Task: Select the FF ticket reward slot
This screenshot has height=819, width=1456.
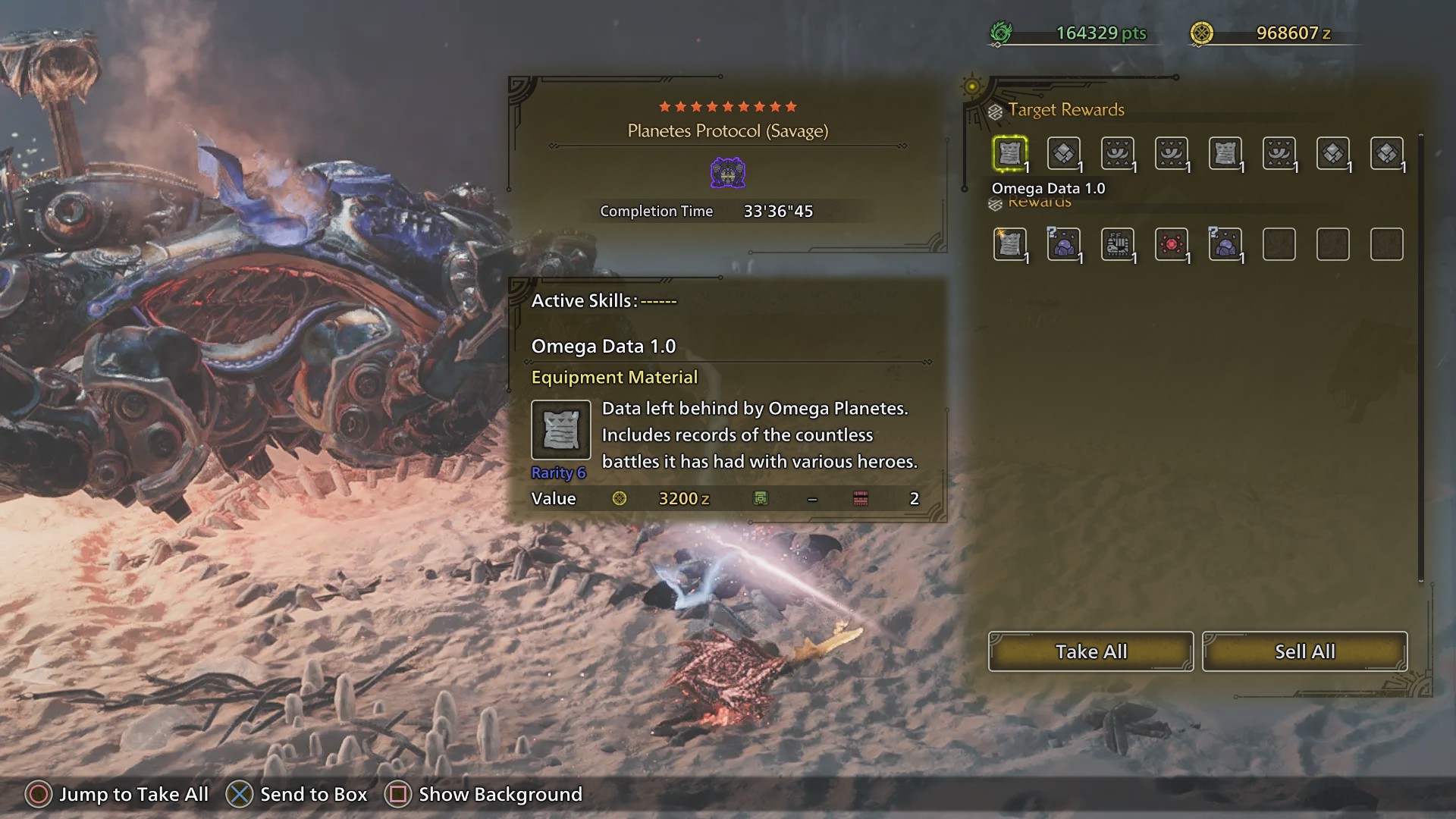Action: [x=1117, y=244]
